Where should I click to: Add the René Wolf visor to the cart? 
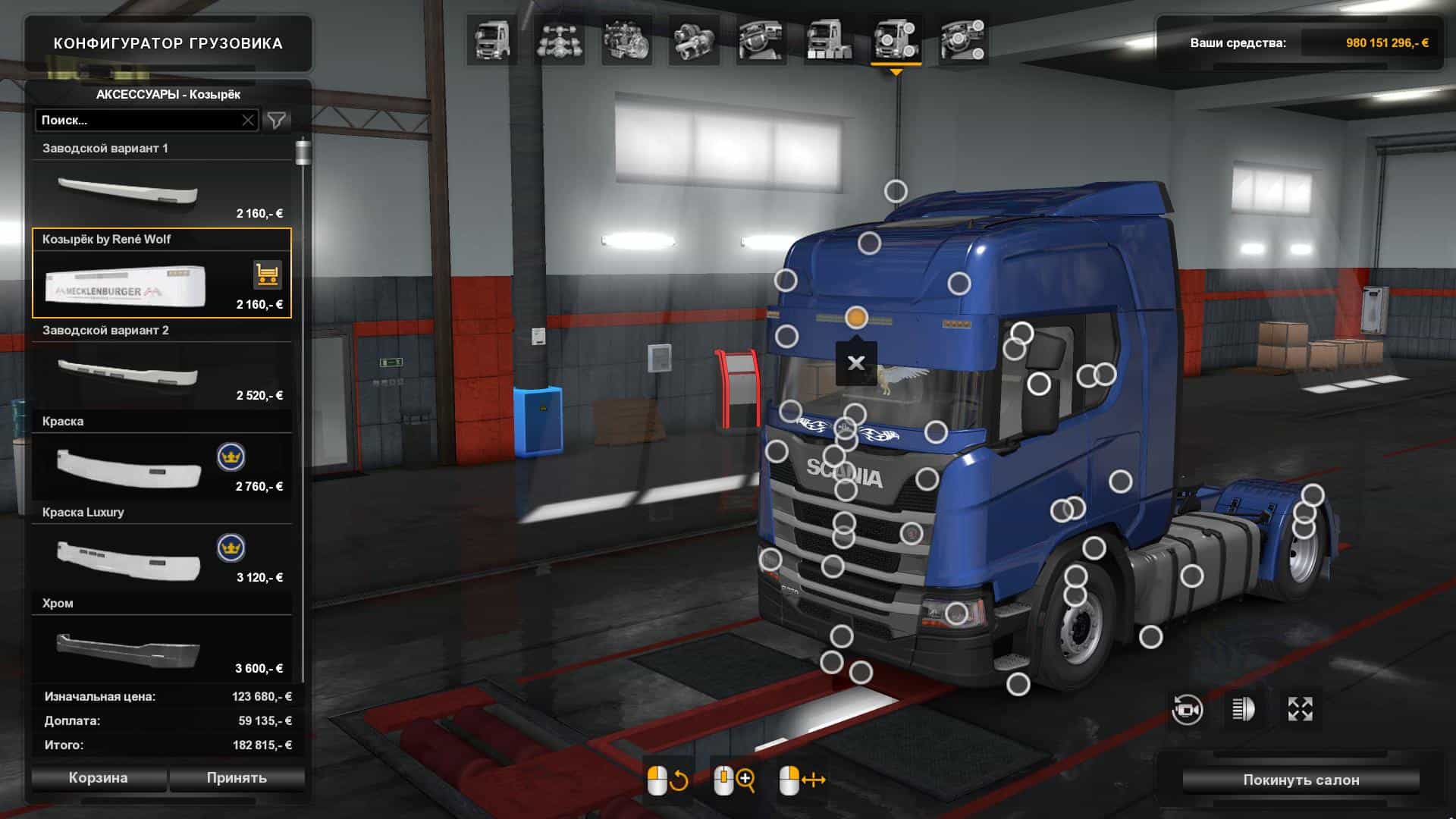(x=267, y=275)
